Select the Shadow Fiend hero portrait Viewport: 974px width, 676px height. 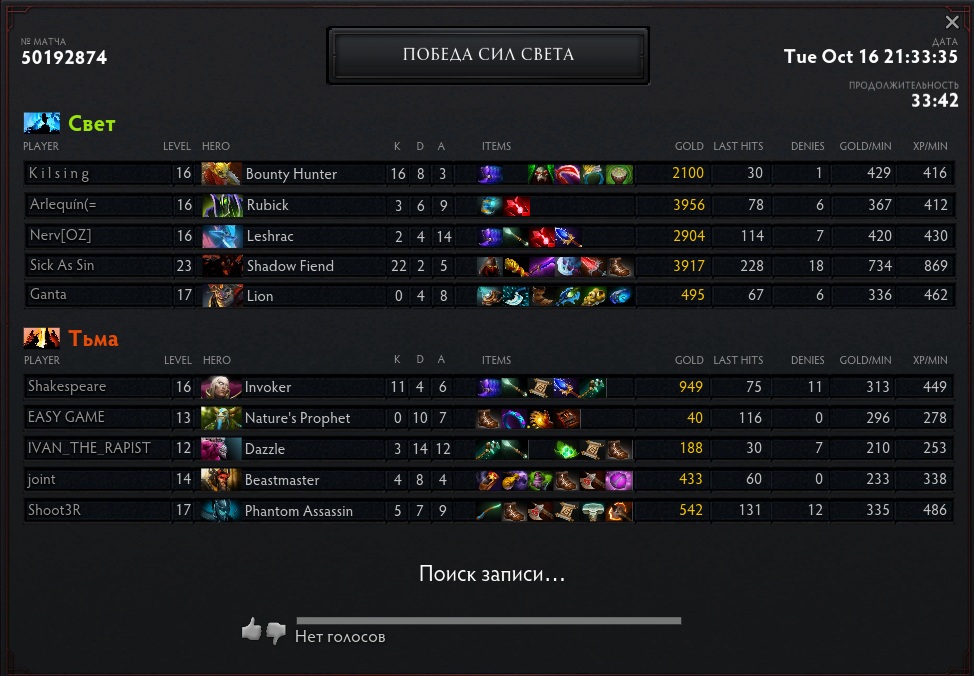coord(221,266)
